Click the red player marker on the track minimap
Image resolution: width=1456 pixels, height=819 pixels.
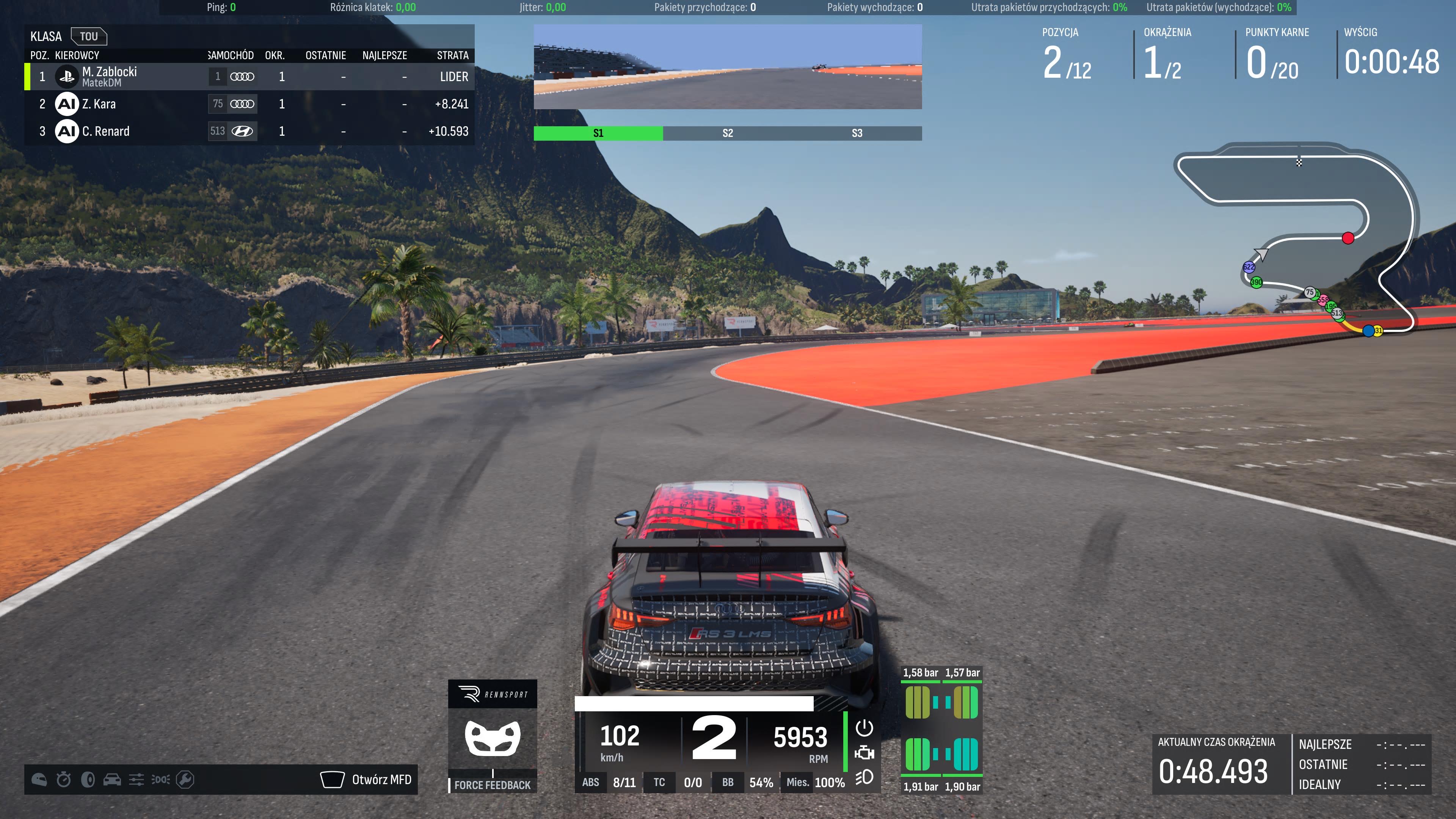1349,238
